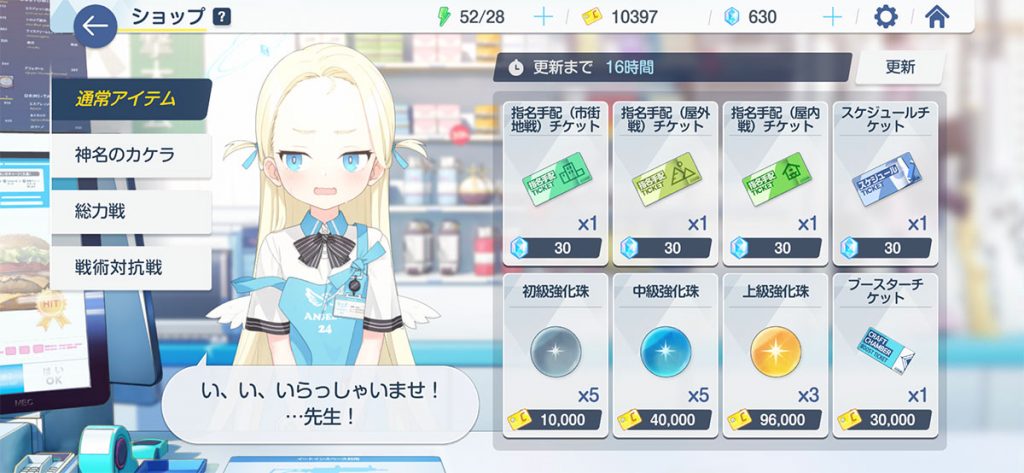Refresh the shop with the 更新 button
The width and height of the screenshot is (1024, 473).
point(899,68)
